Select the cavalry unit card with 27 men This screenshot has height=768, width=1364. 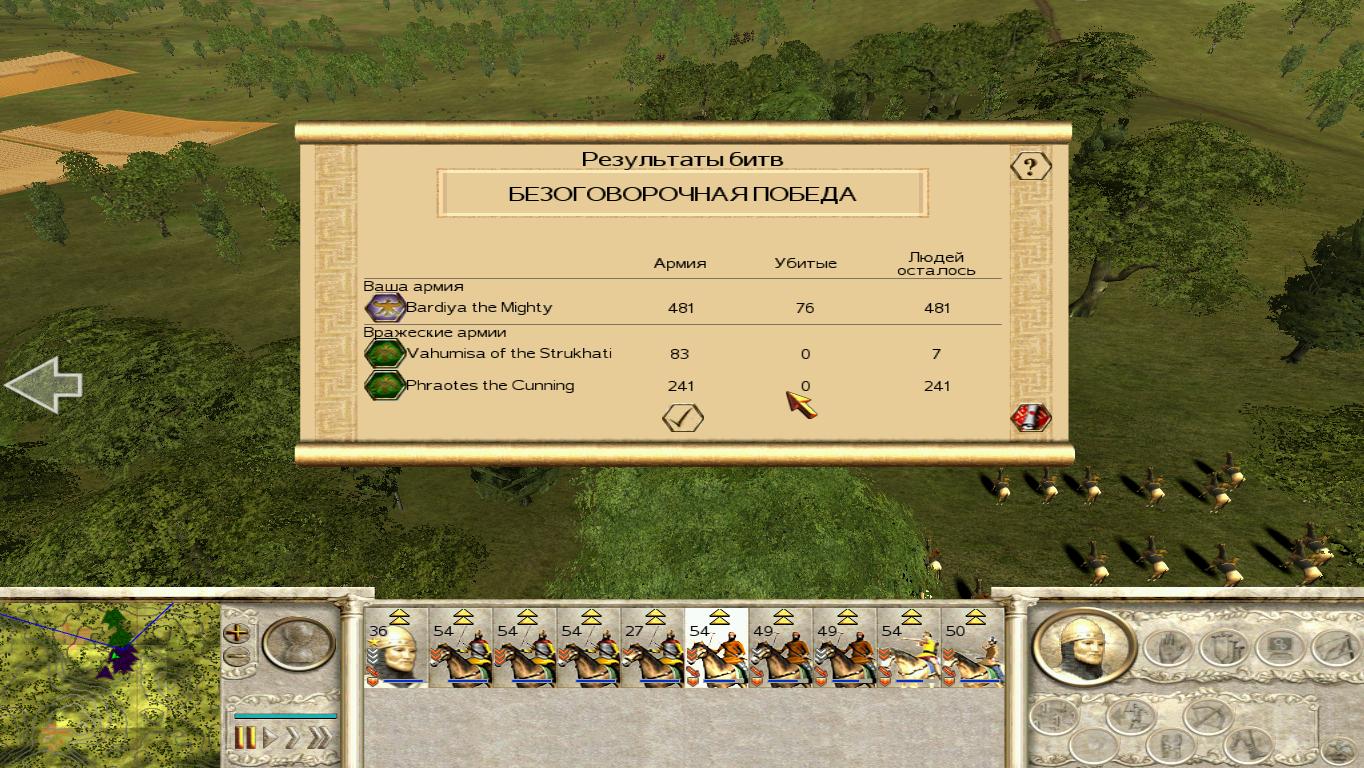(x=652, y=650)
